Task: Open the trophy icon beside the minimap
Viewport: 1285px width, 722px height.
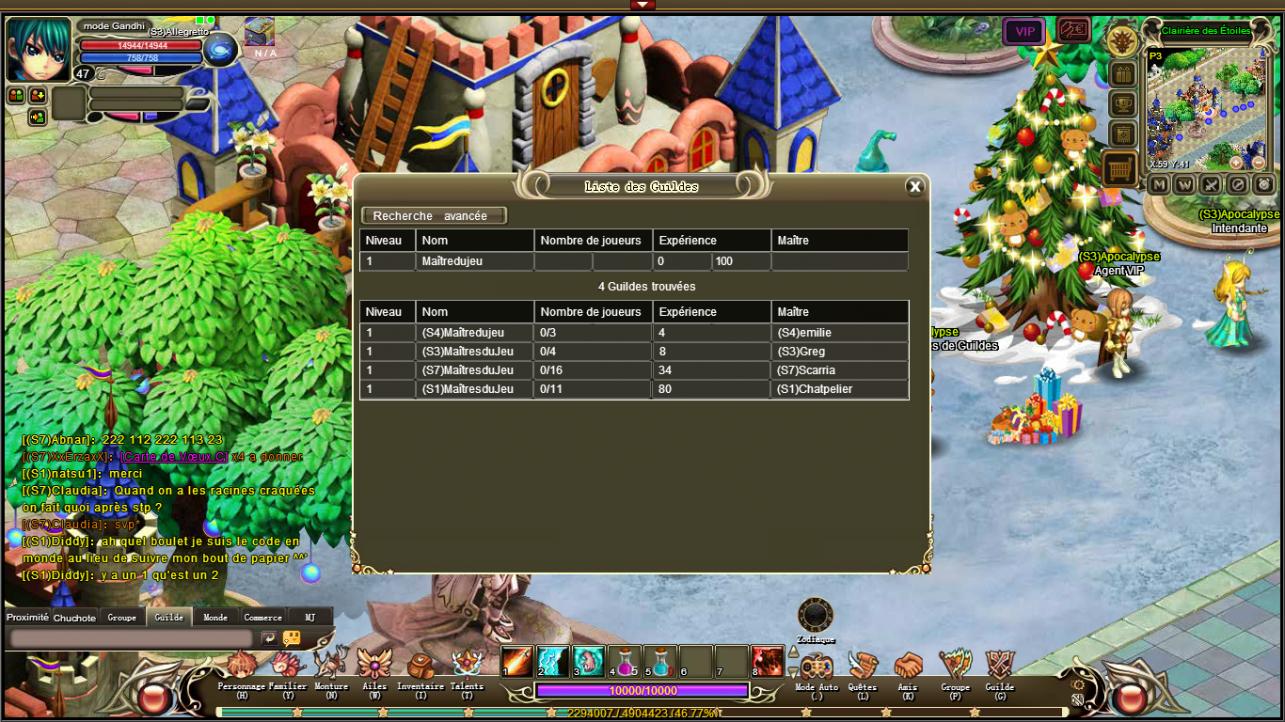Action: (1122, 104)
